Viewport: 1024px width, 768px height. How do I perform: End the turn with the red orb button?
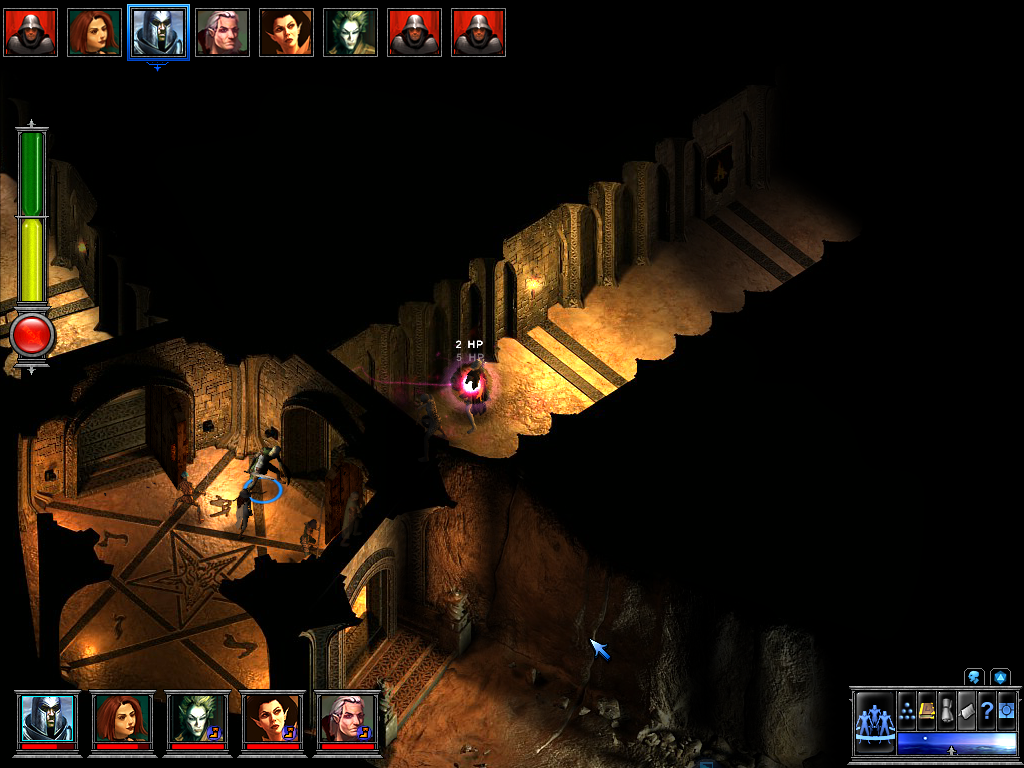tap(32, 334)
